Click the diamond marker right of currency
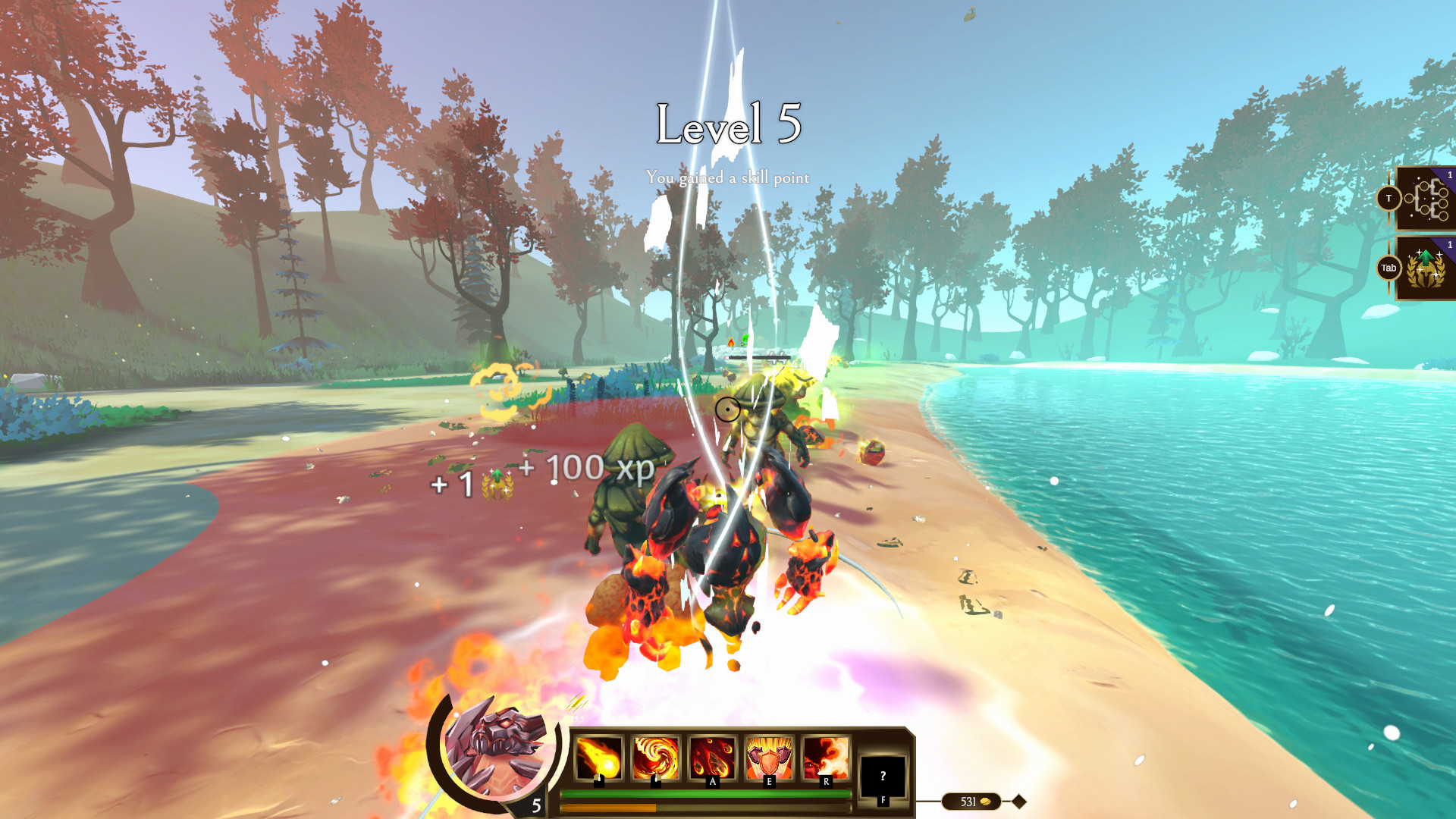Image resolution: width=1456 pixels, height=819 pixels. pyautogui.click(x=1018, y=799)
